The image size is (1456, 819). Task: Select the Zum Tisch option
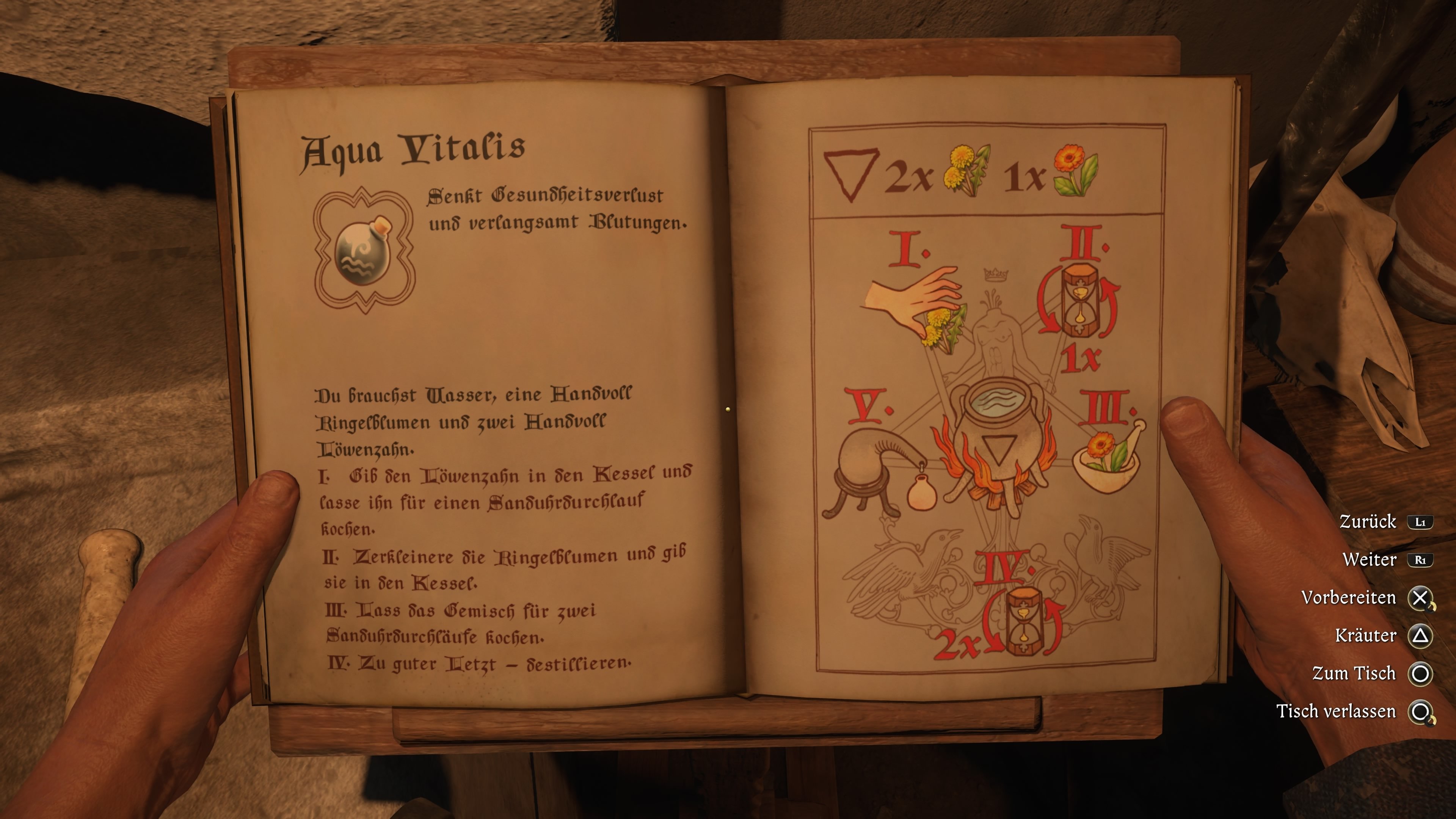pyautogui.click(x=1354, y=673)
